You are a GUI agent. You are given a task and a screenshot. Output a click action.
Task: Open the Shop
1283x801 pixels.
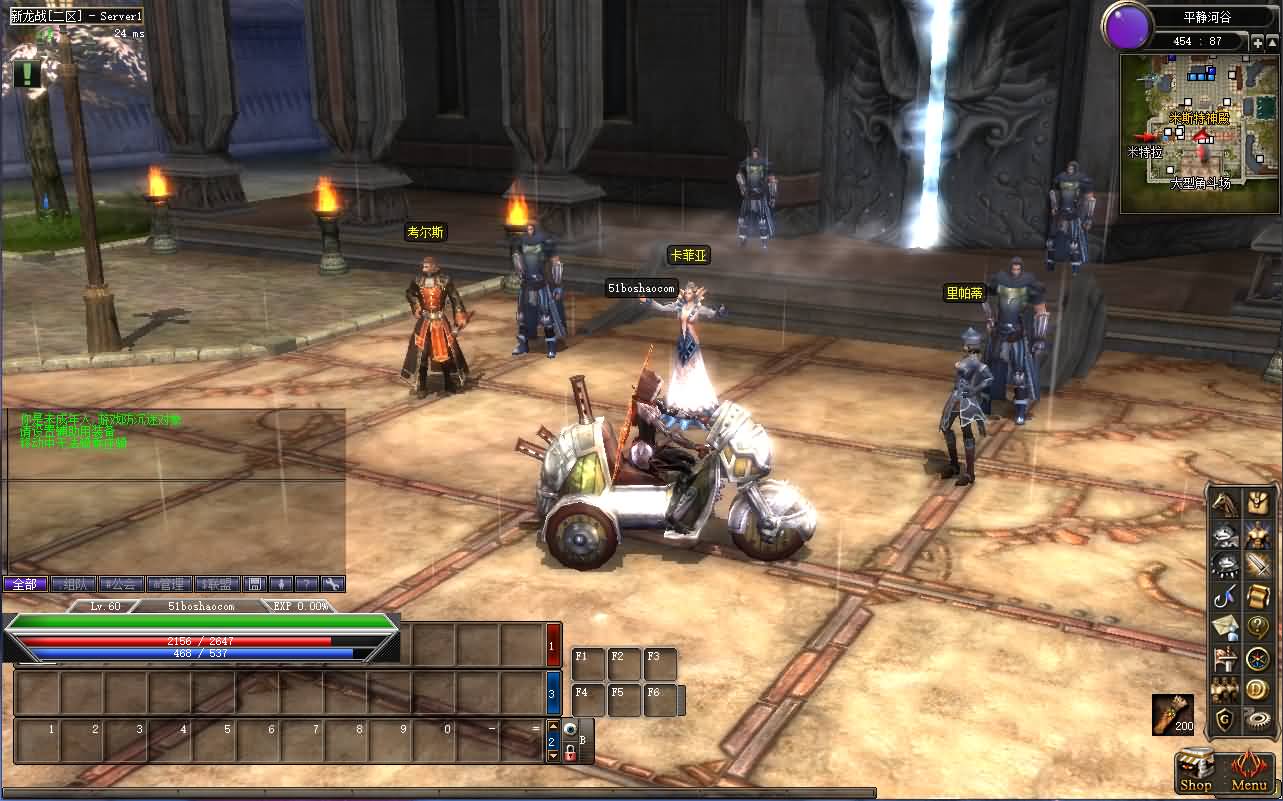[x=1195, y=772]
